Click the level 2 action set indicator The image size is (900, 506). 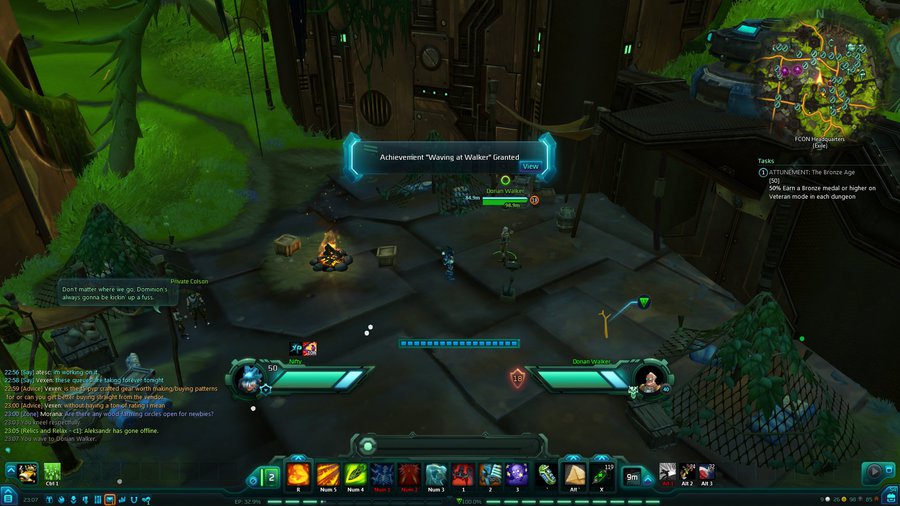(270, 476)
